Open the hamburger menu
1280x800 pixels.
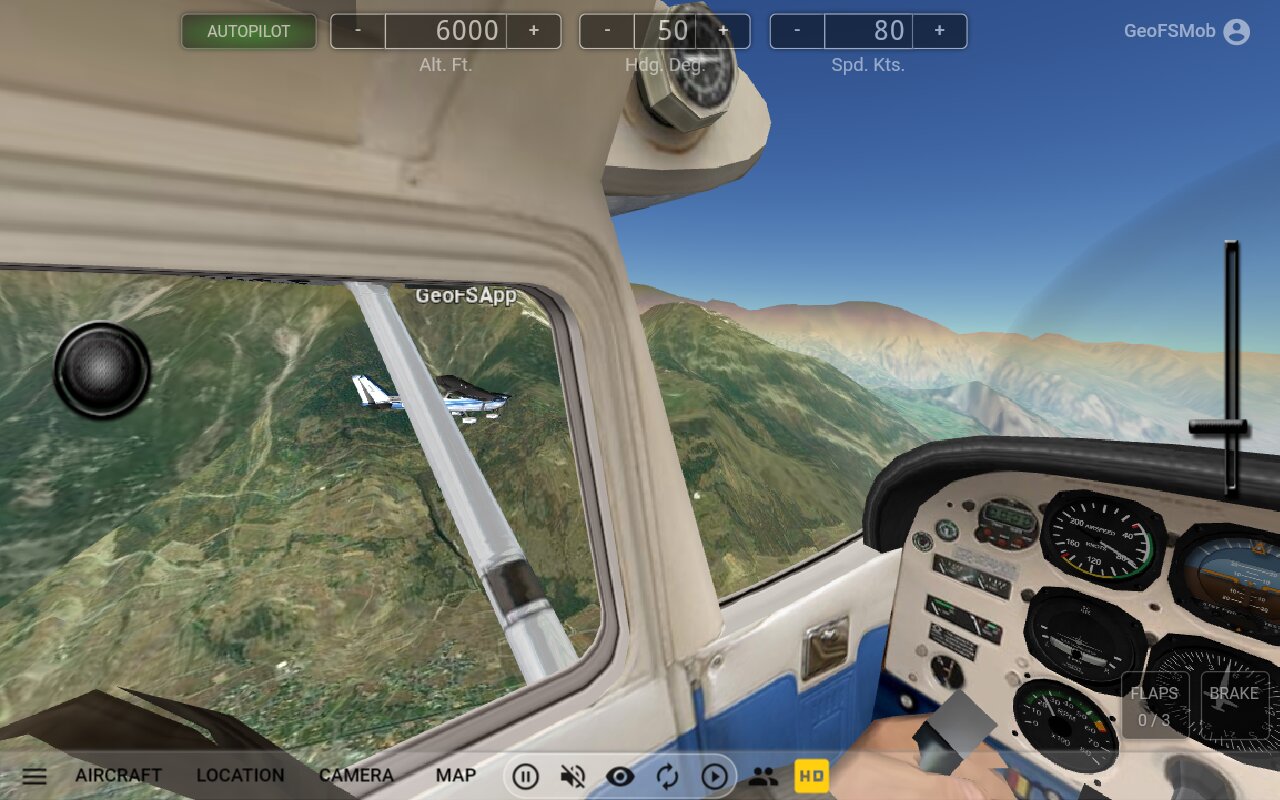pos(35,775)
